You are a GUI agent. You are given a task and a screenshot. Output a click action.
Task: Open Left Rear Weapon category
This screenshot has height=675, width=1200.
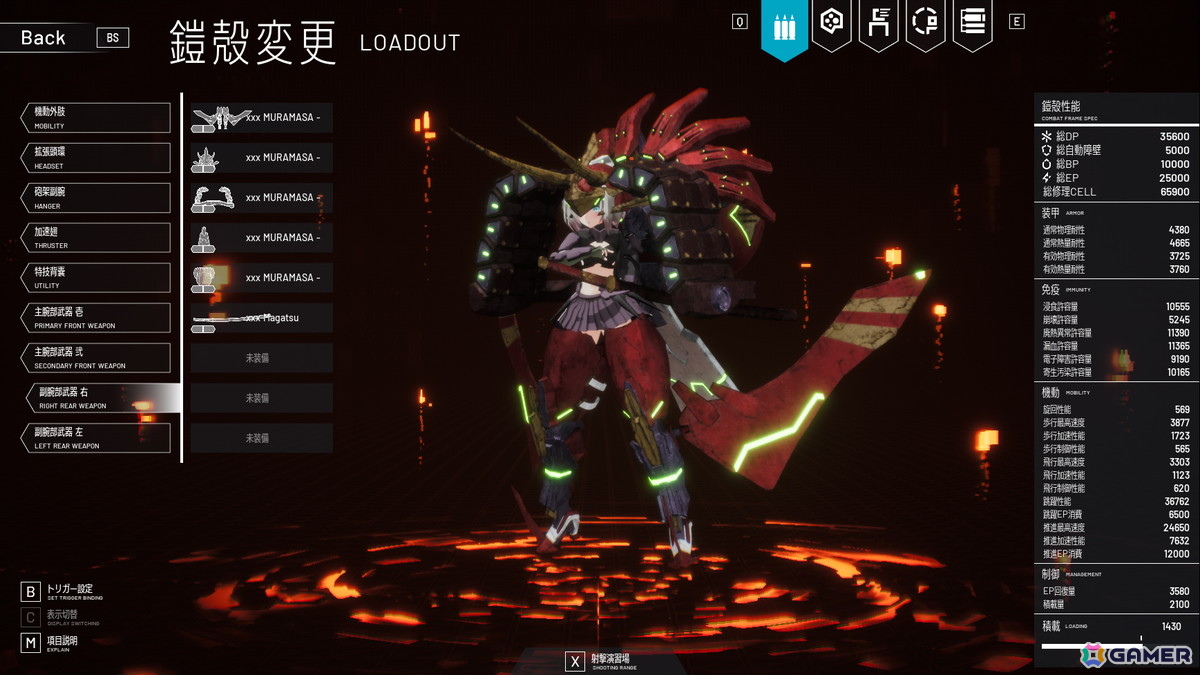[x=96, y=438]
